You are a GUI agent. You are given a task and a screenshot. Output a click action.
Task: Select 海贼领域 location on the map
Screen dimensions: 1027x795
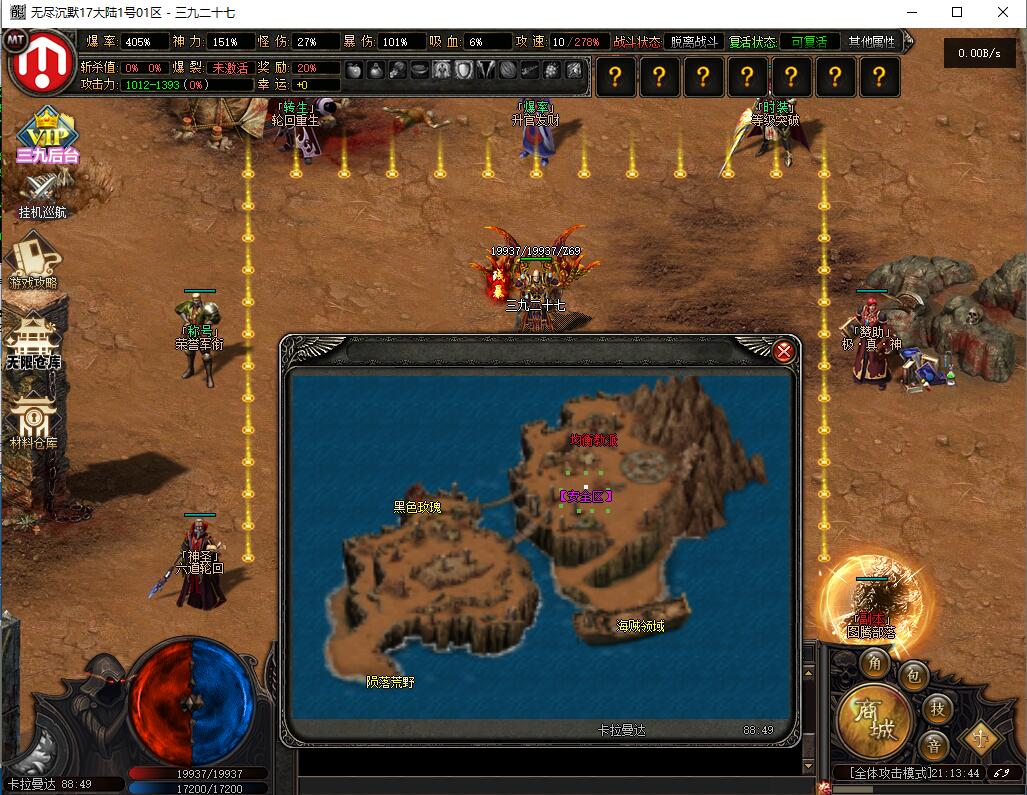tap(640, 626)
